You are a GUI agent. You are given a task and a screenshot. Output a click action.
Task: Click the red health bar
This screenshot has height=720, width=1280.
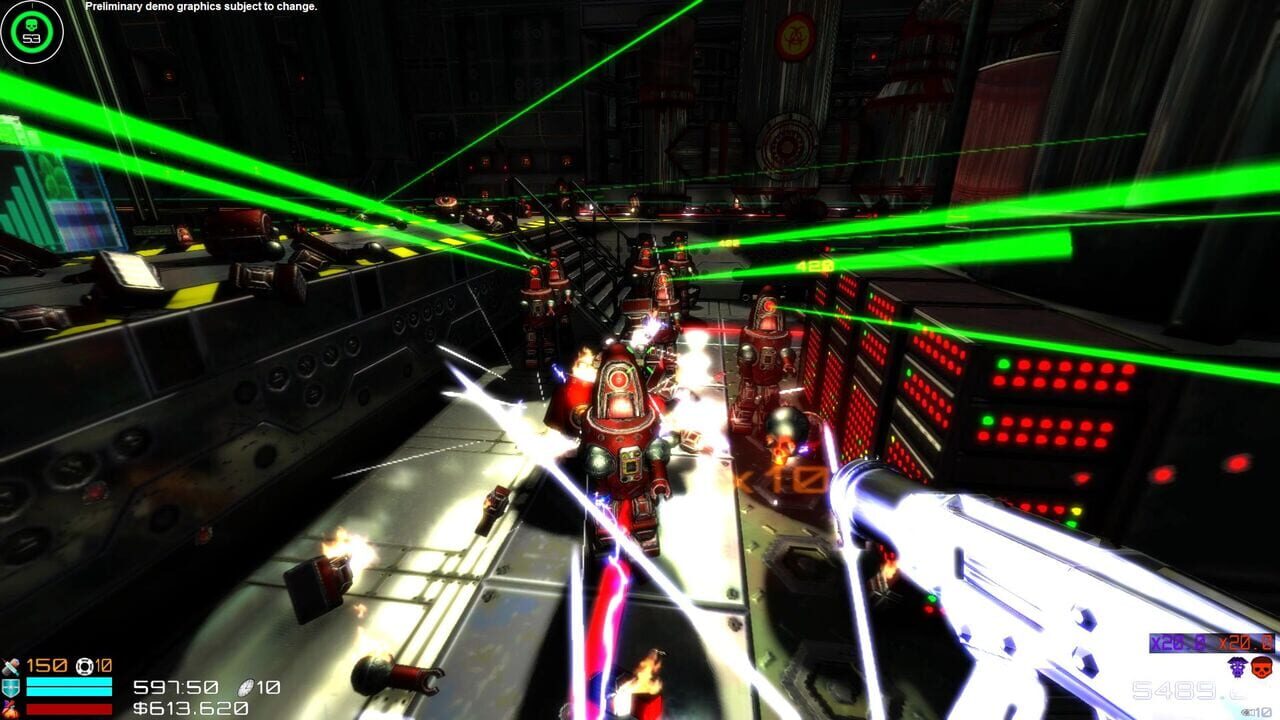point(70,707)
